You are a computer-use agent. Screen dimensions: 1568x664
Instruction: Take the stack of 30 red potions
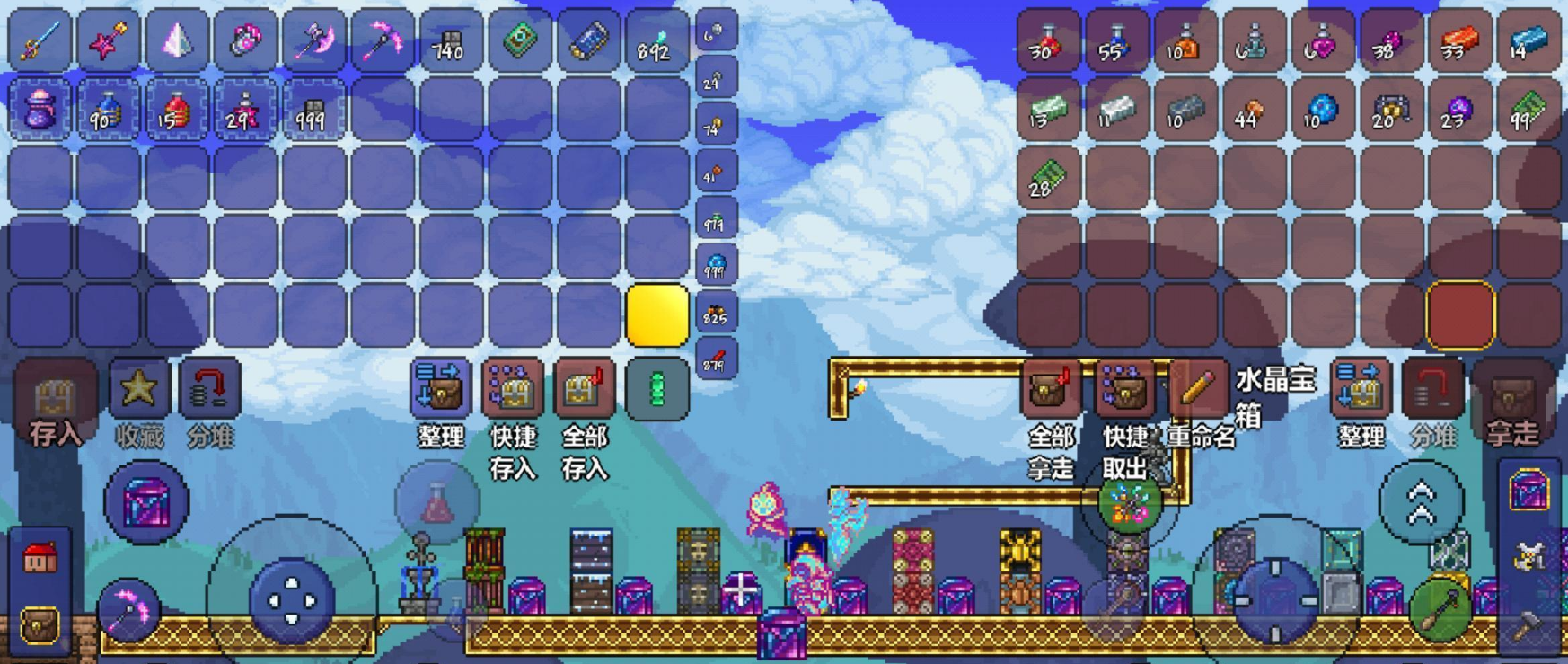pos(1047,41)
